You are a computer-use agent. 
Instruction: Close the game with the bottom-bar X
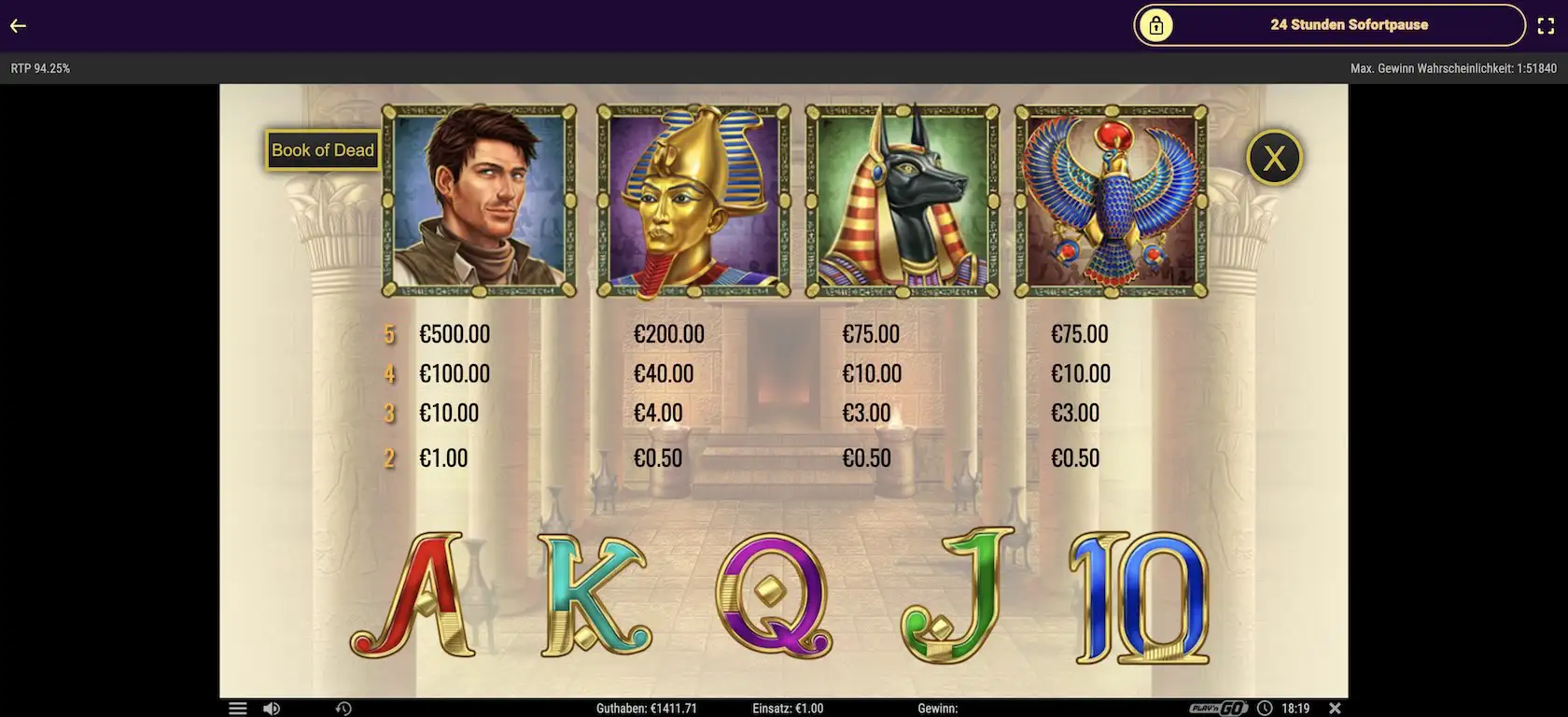(x=1335, y=709)
